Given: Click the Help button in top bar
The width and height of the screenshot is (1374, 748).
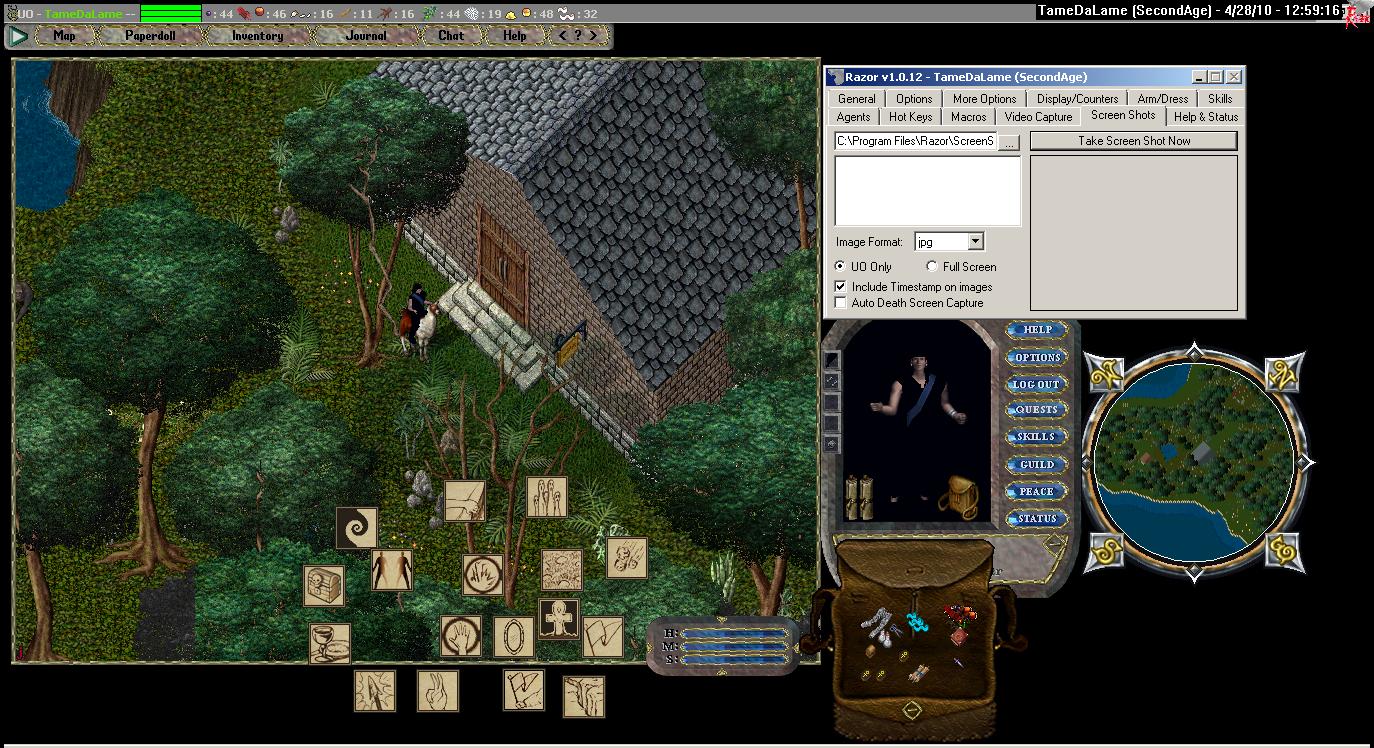Looking at the screenshot, I should 514,36.
